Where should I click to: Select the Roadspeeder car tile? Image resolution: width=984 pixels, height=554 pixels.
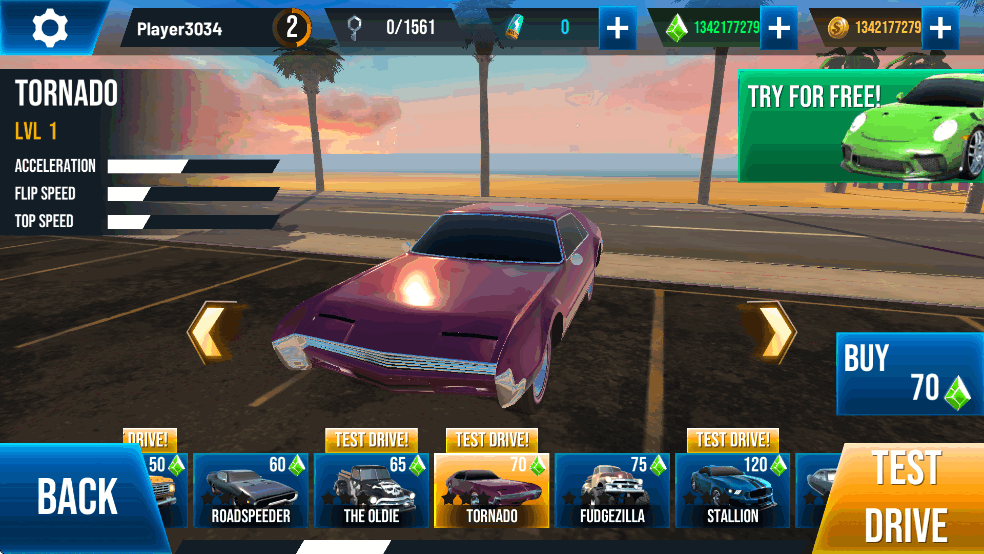pyautogui.click(x=250, y=491)
